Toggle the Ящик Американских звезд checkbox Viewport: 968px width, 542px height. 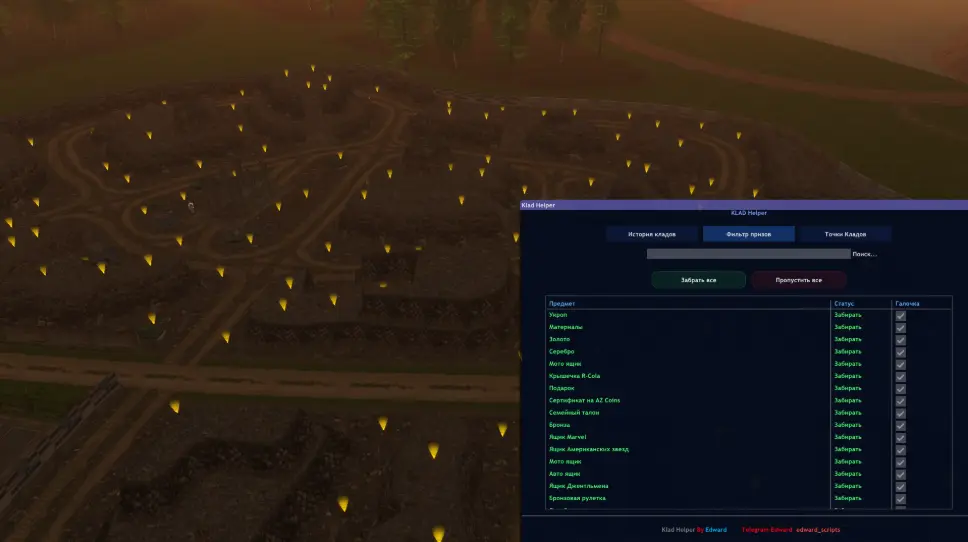click(901, 449)
